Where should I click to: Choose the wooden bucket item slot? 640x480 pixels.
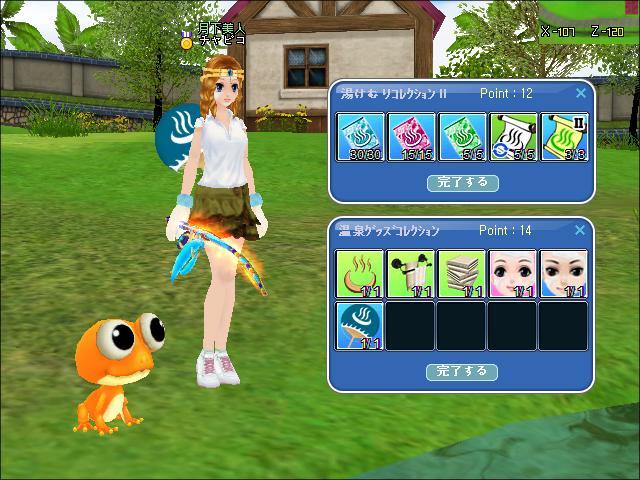tap(411, 274)
